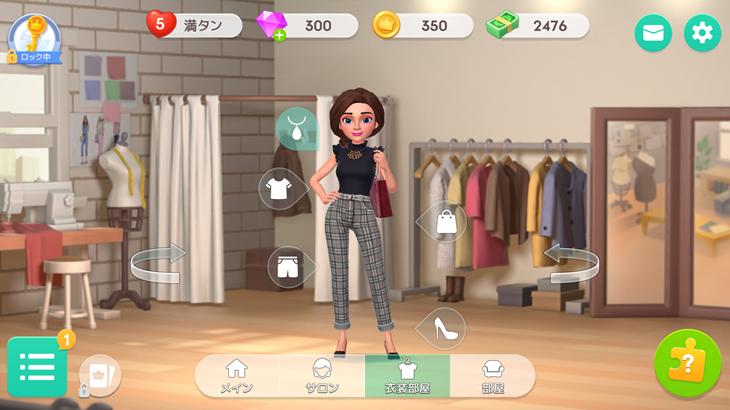Select the handbag category
The height and width of the screenshot is (410, 730).
coord(446,222)
